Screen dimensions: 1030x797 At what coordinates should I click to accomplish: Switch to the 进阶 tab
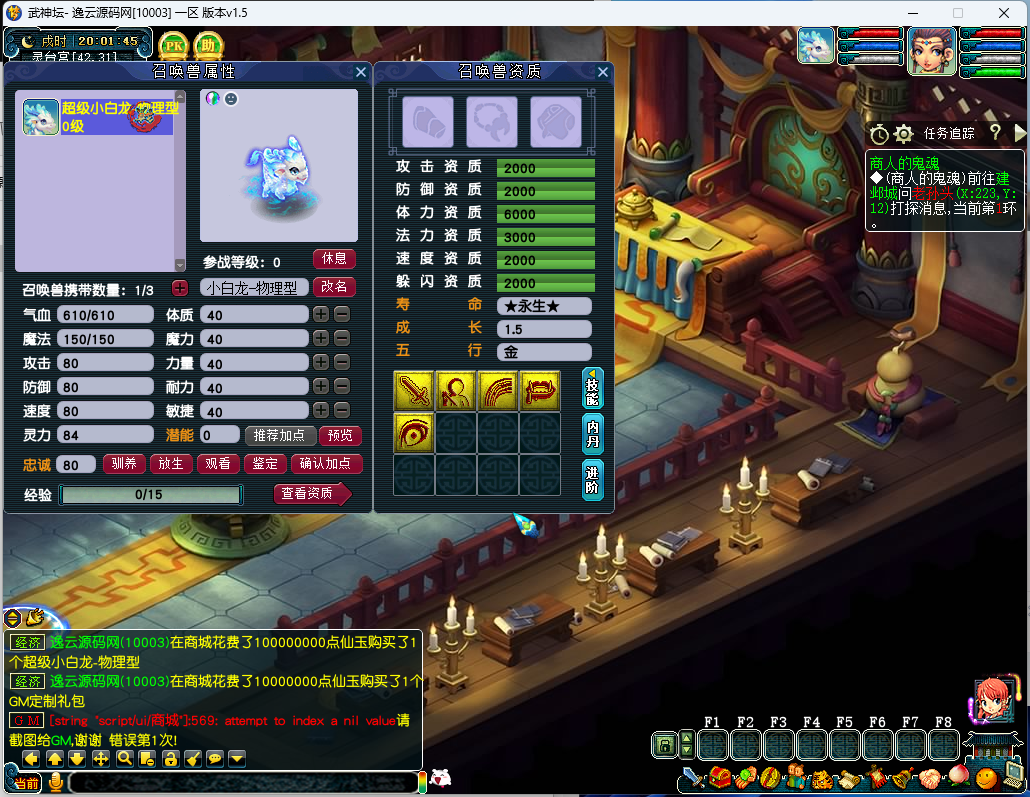coord(593,479)
